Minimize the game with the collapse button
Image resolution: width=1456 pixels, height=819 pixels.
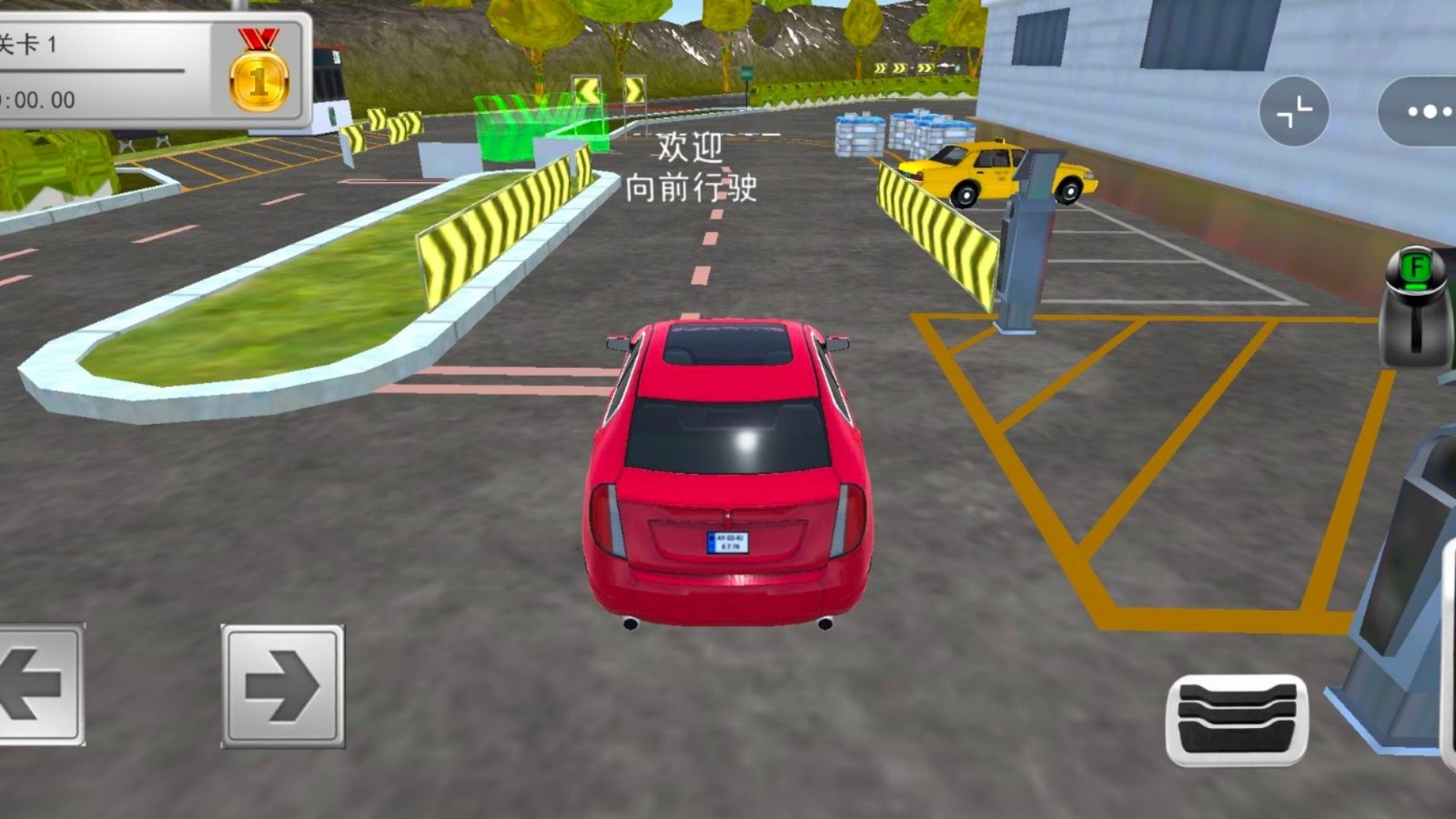click(1293, 112)
